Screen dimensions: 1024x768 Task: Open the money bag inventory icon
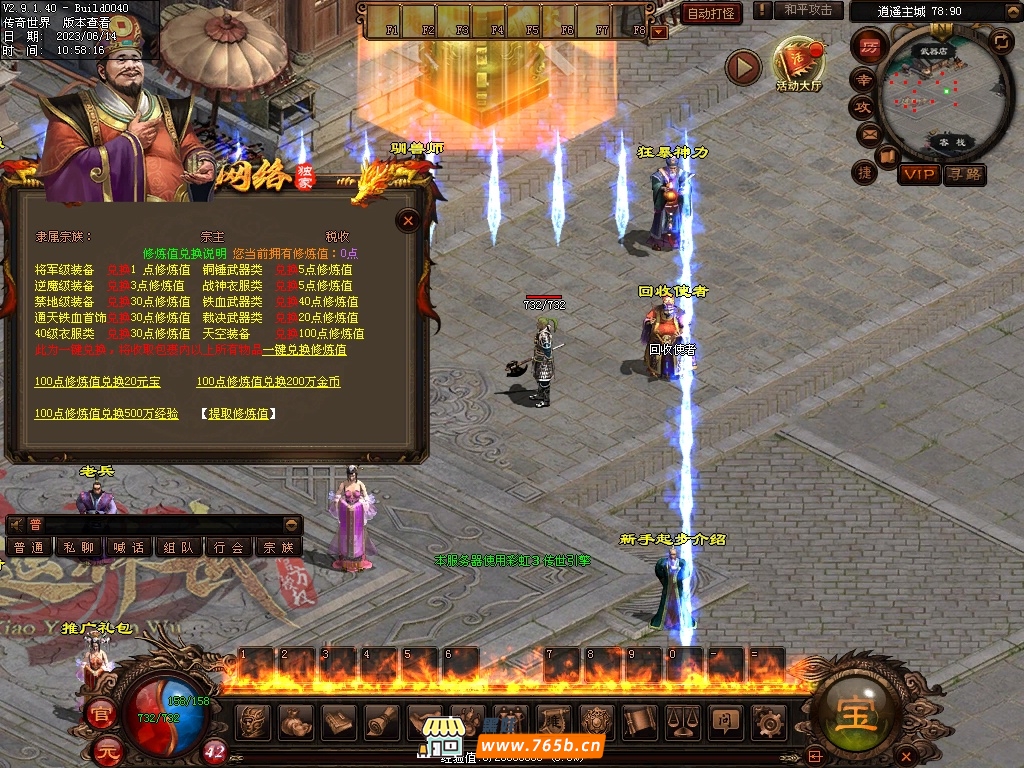pyautogui.click(x=295, y=720)
